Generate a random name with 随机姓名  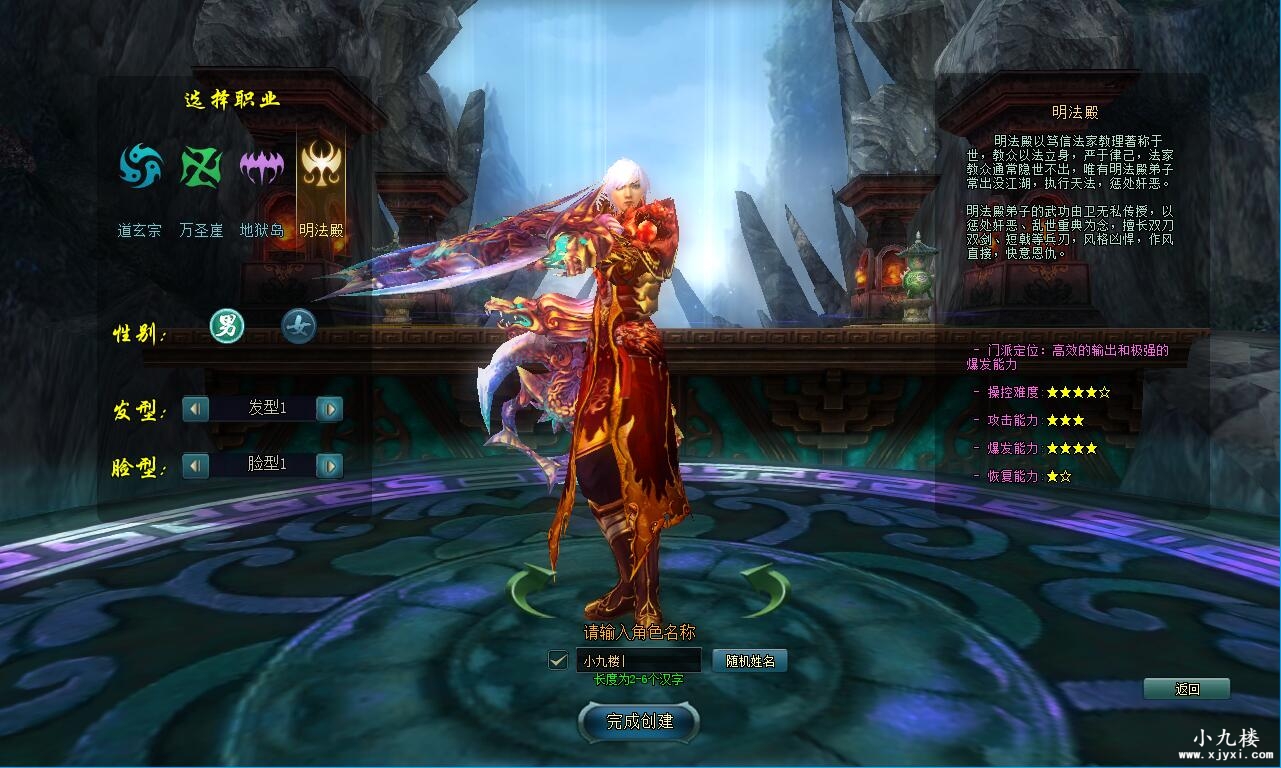pyautogui.click(x=750, y=660)
